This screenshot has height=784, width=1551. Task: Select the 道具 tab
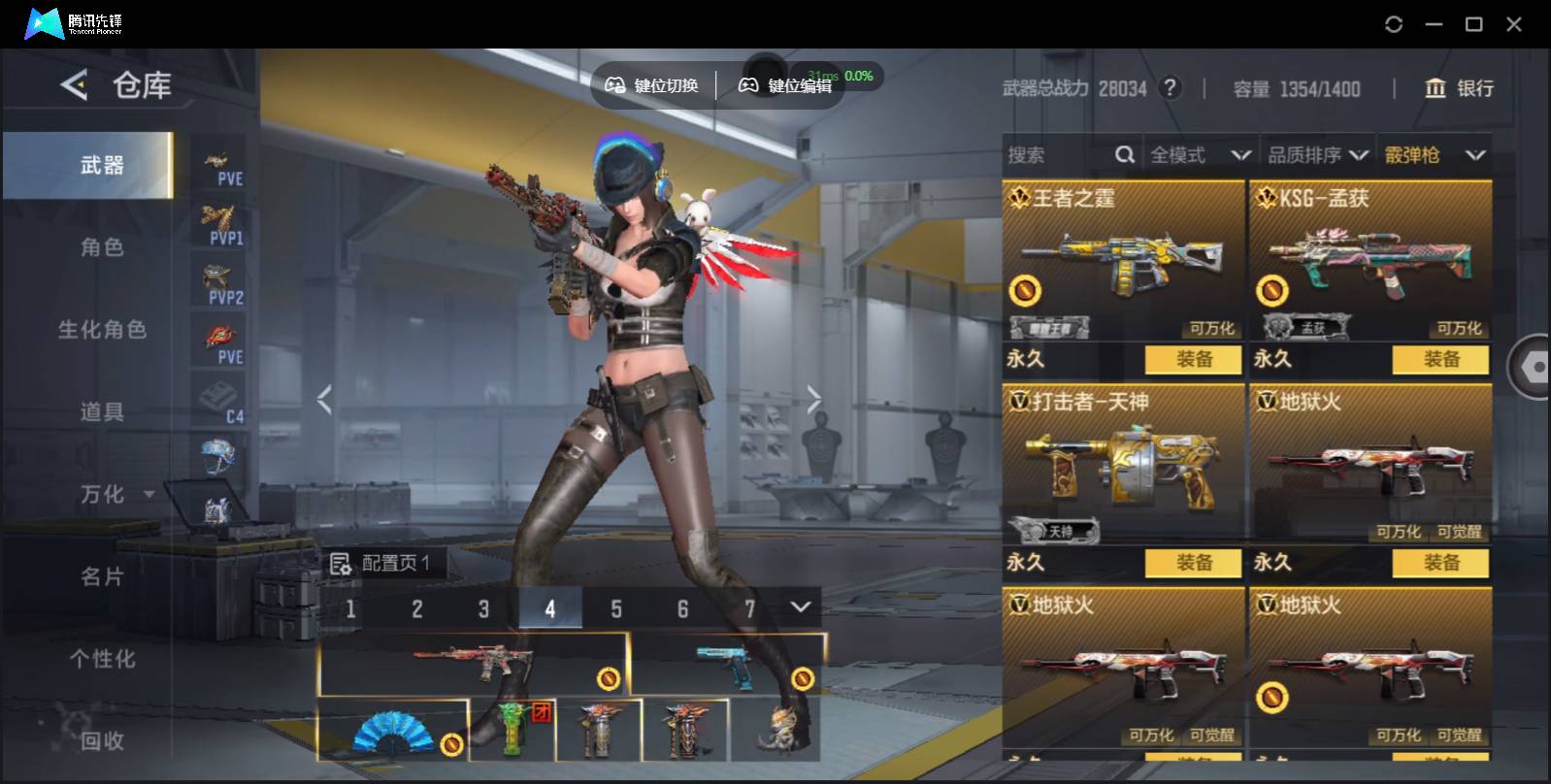[x=102, y=412]
